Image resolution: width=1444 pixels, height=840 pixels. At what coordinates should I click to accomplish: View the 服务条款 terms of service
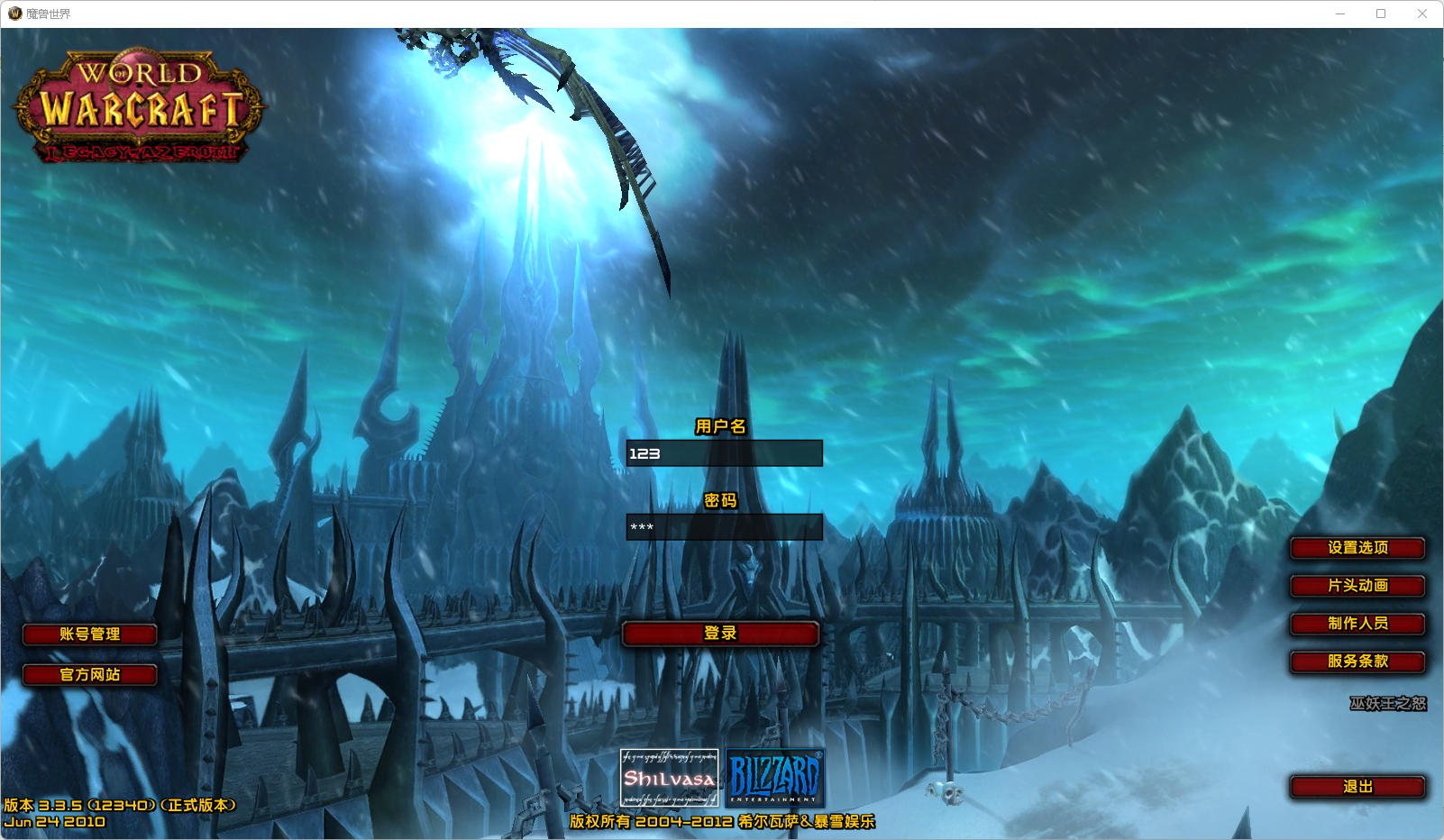pyautogui.click(x=1357, y=662)
